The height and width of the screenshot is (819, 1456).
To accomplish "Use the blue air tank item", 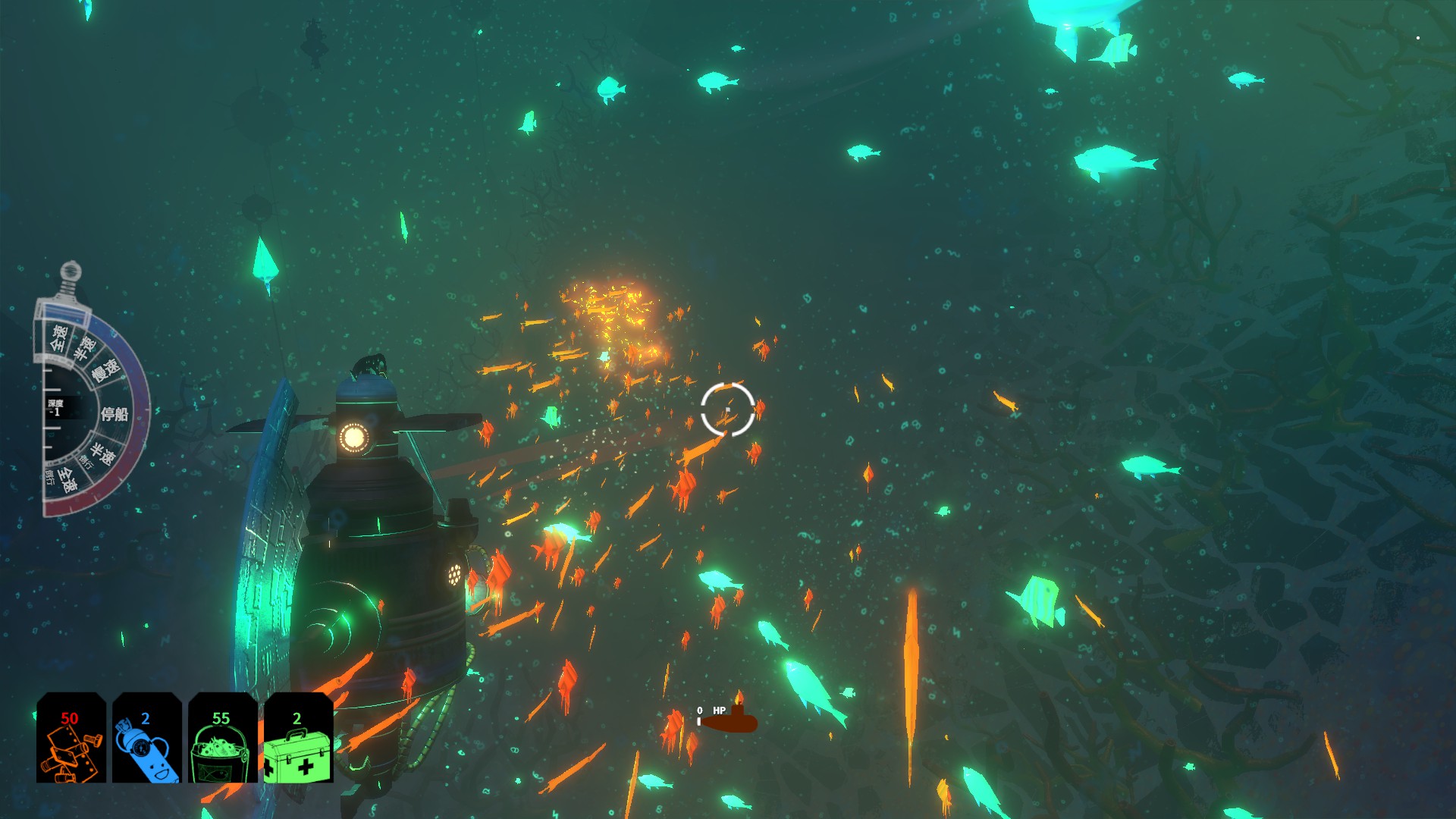I will (146, 738).
